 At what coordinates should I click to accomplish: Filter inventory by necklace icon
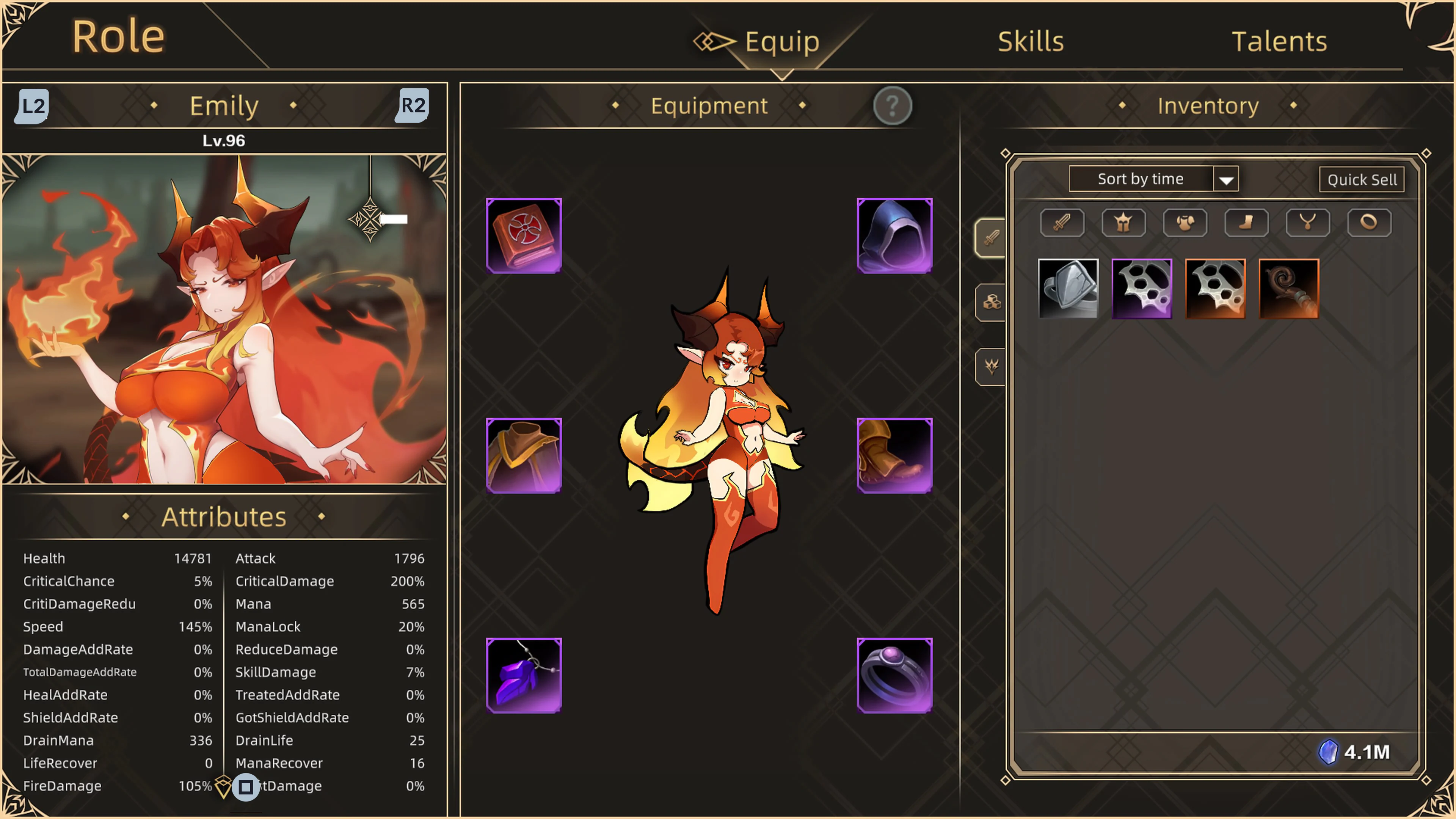pos(1308,222)
